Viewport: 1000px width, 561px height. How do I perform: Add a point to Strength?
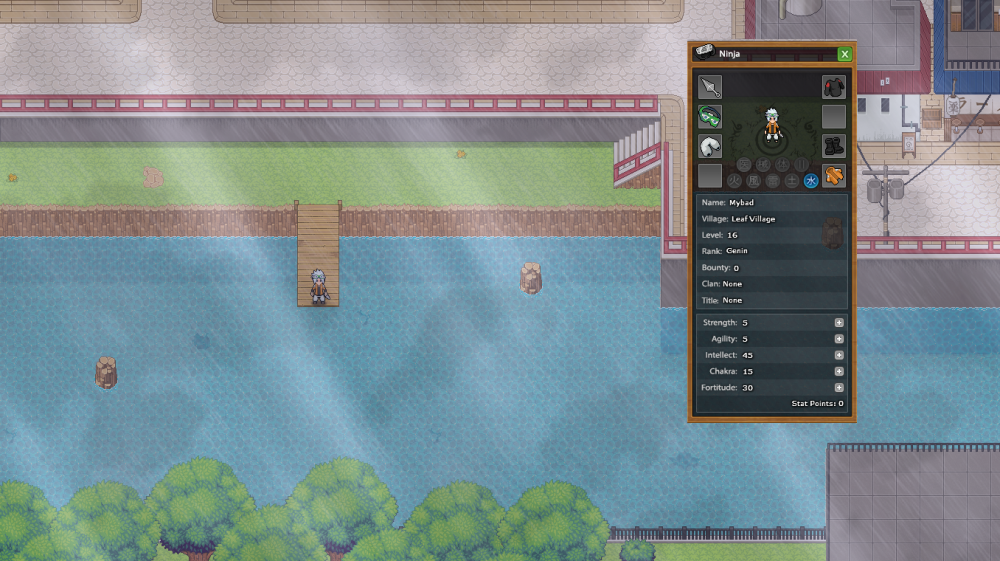pos(839,323)
